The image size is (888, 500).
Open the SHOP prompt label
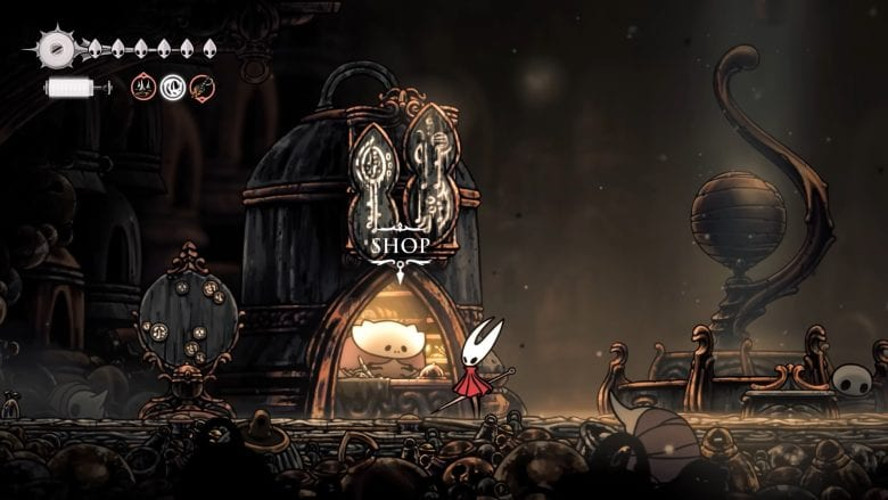coord(400,245)
